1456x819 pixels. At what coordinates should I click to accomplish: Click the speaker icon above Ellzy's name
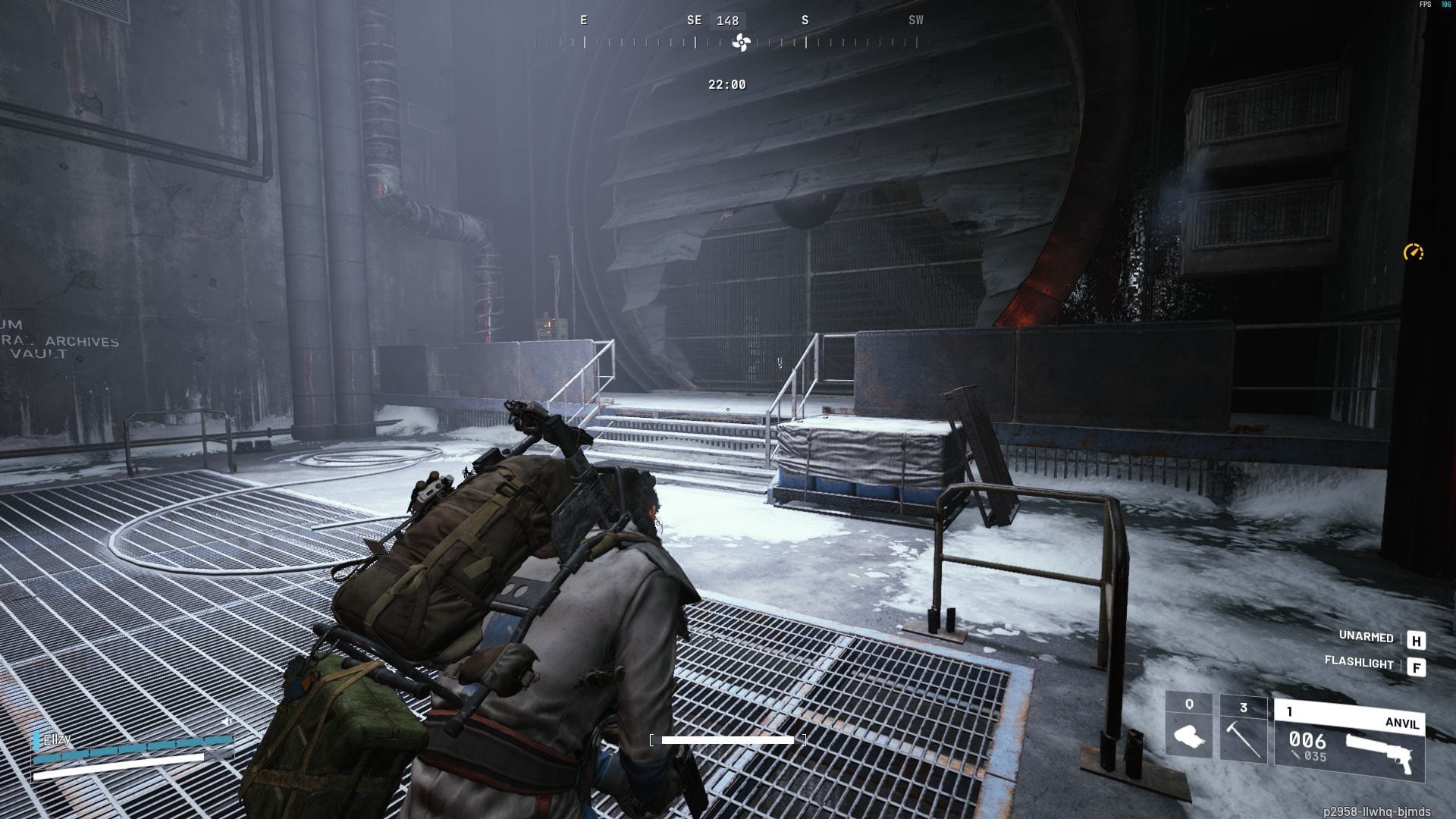coord(226,723)
